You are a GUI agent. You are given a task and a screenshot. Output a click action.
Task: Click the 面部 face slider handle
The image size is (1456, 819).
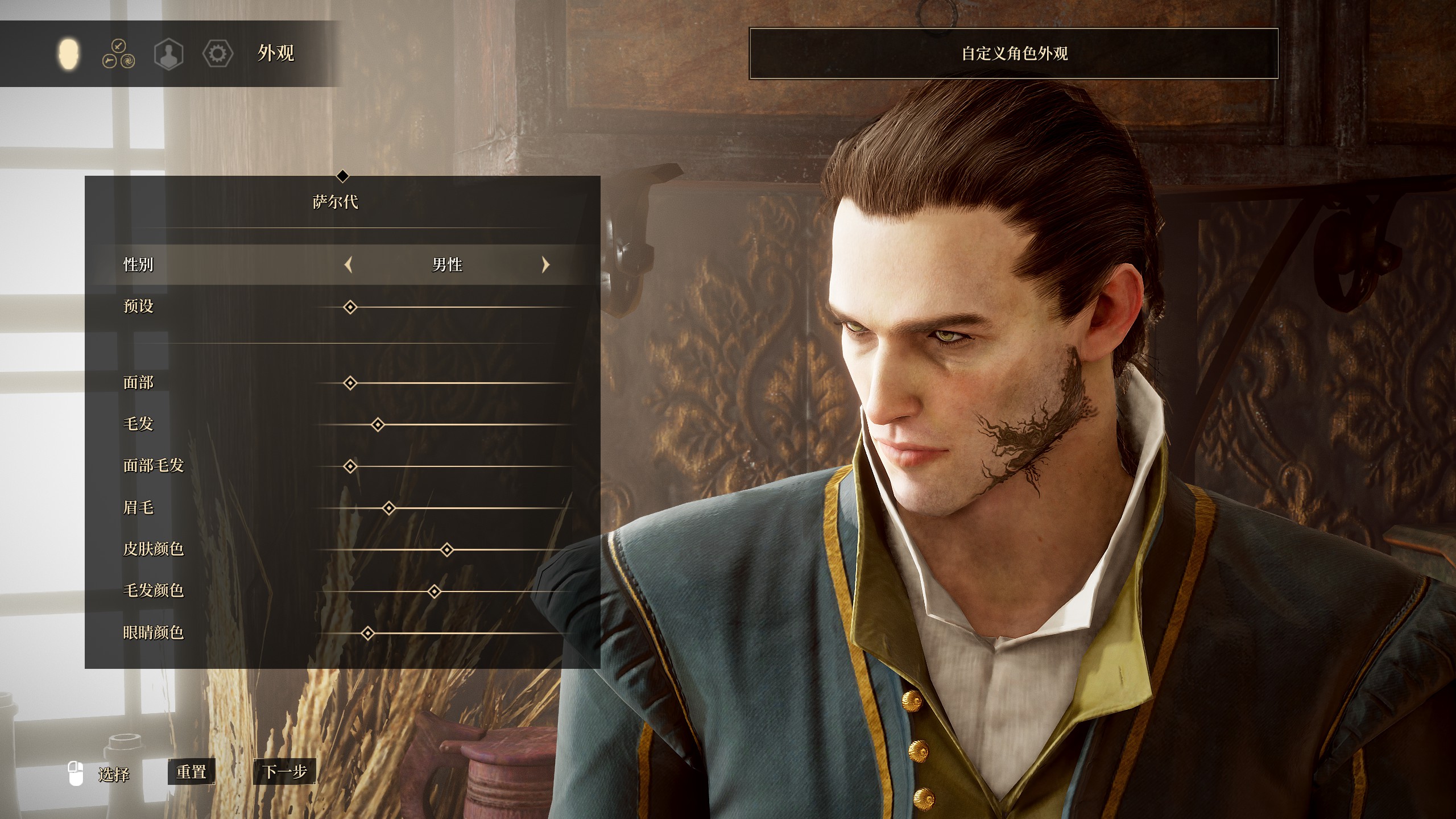tap(350, 383)
